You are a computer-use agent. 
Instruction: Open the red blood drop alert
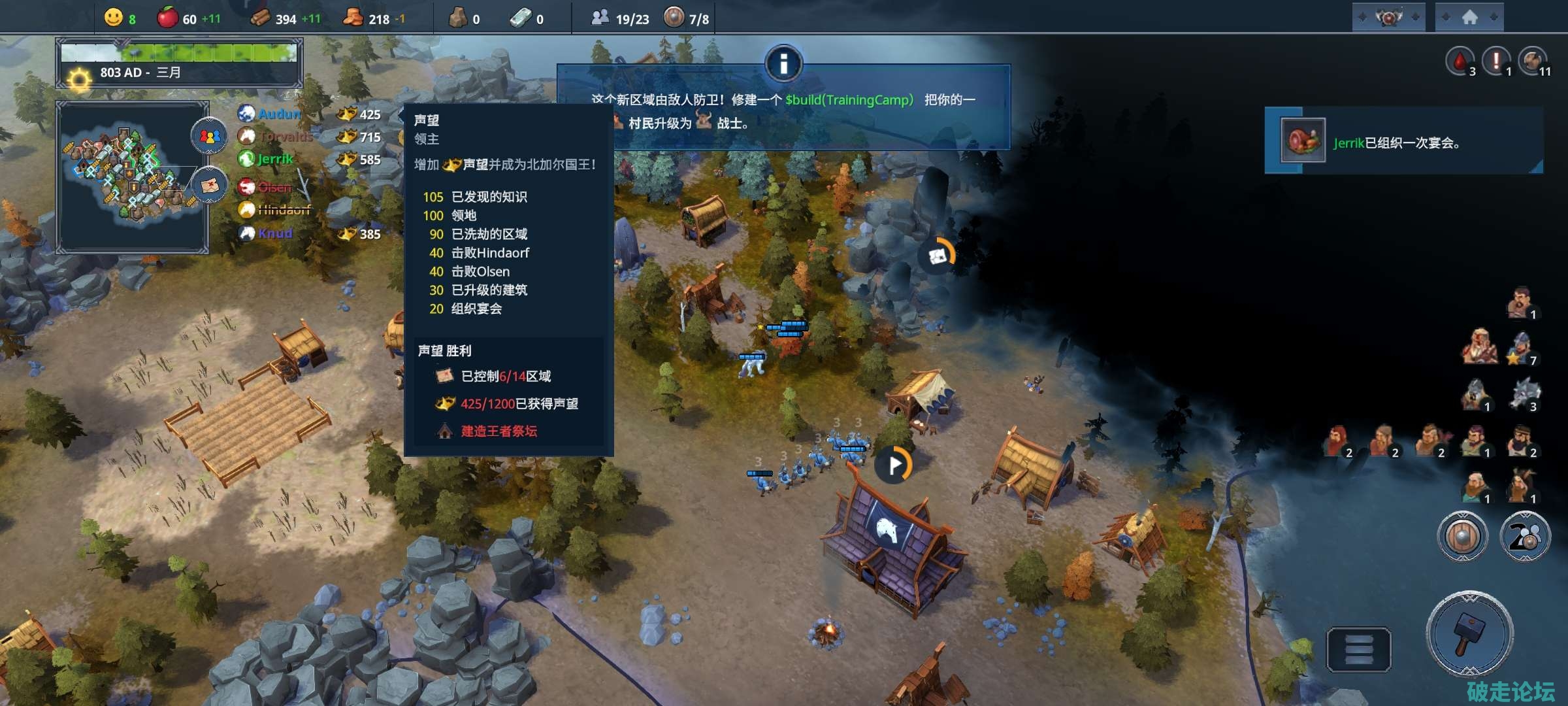pyautogui.click(x=1460, y=61)
